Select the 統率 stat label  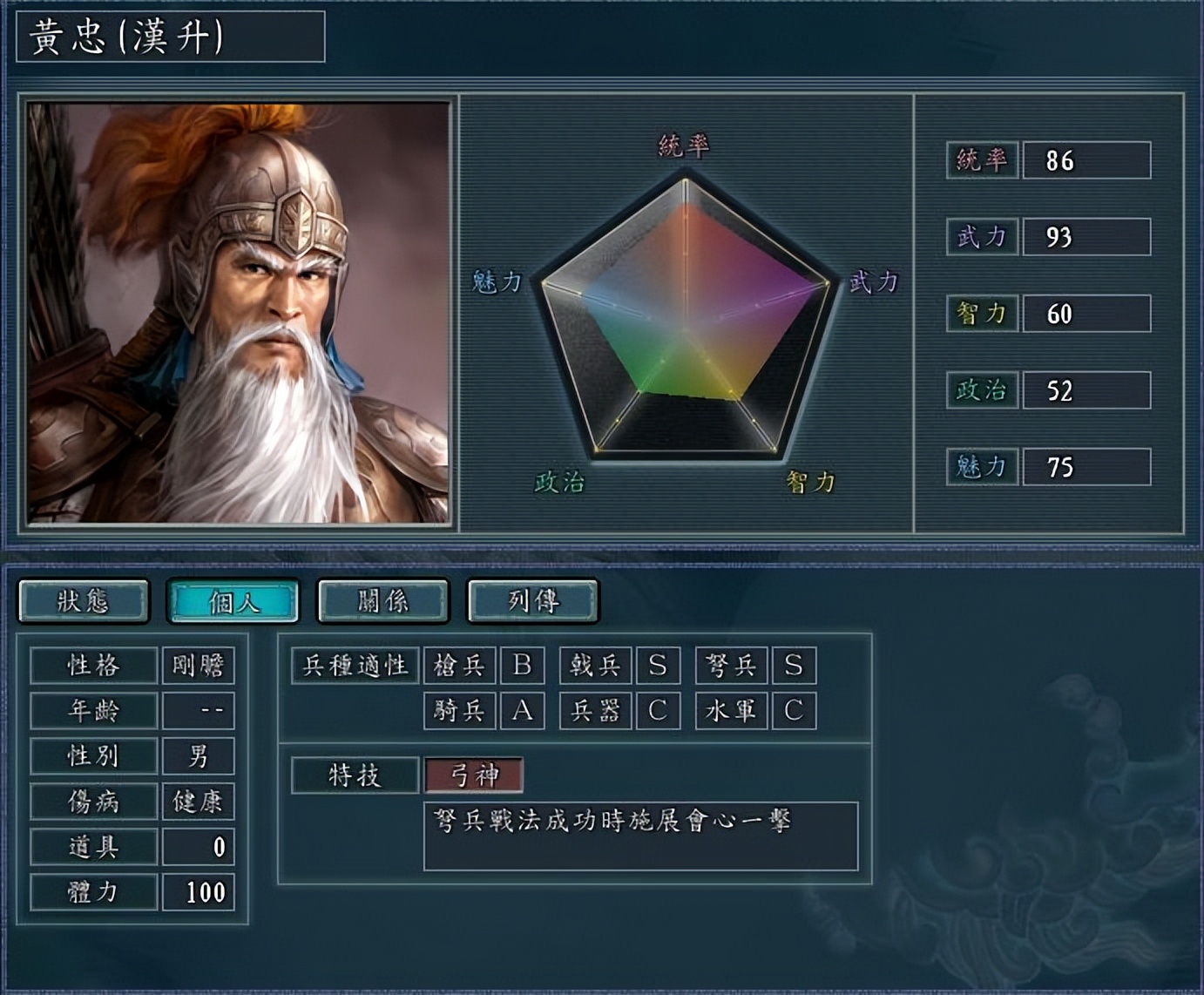(982, 161)
